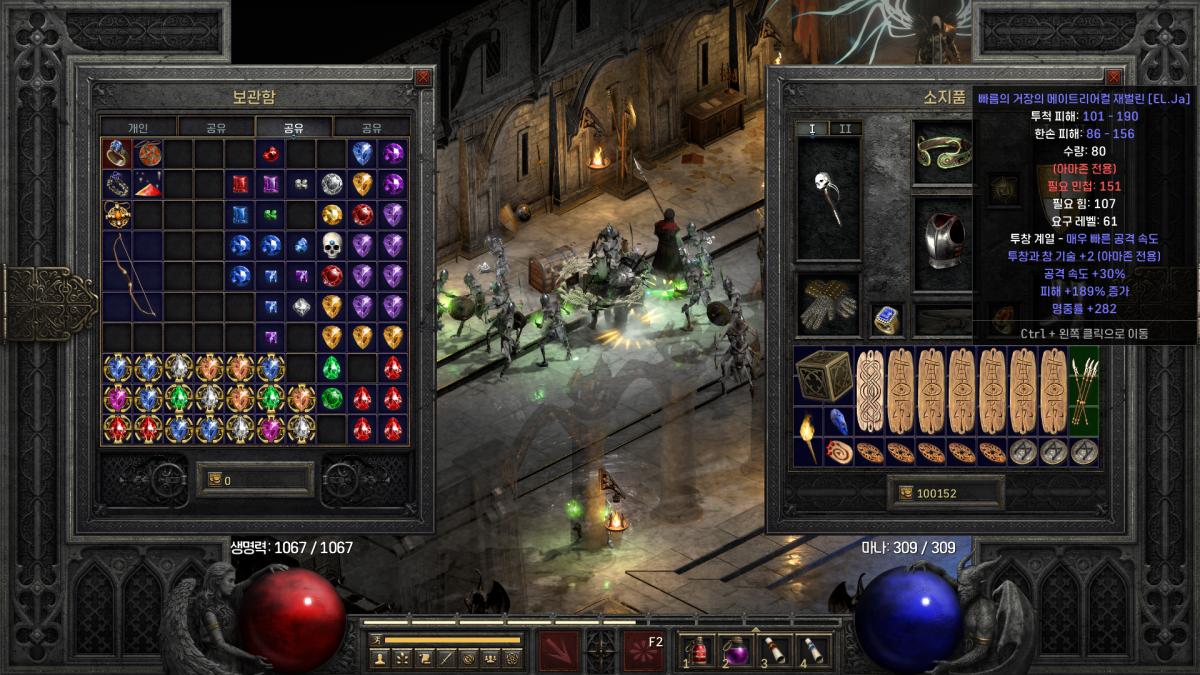Select the Horadric Cube in inventory
Viewport: 1200px width, 675px height.
pyautogui.click(x=824, y=376)
